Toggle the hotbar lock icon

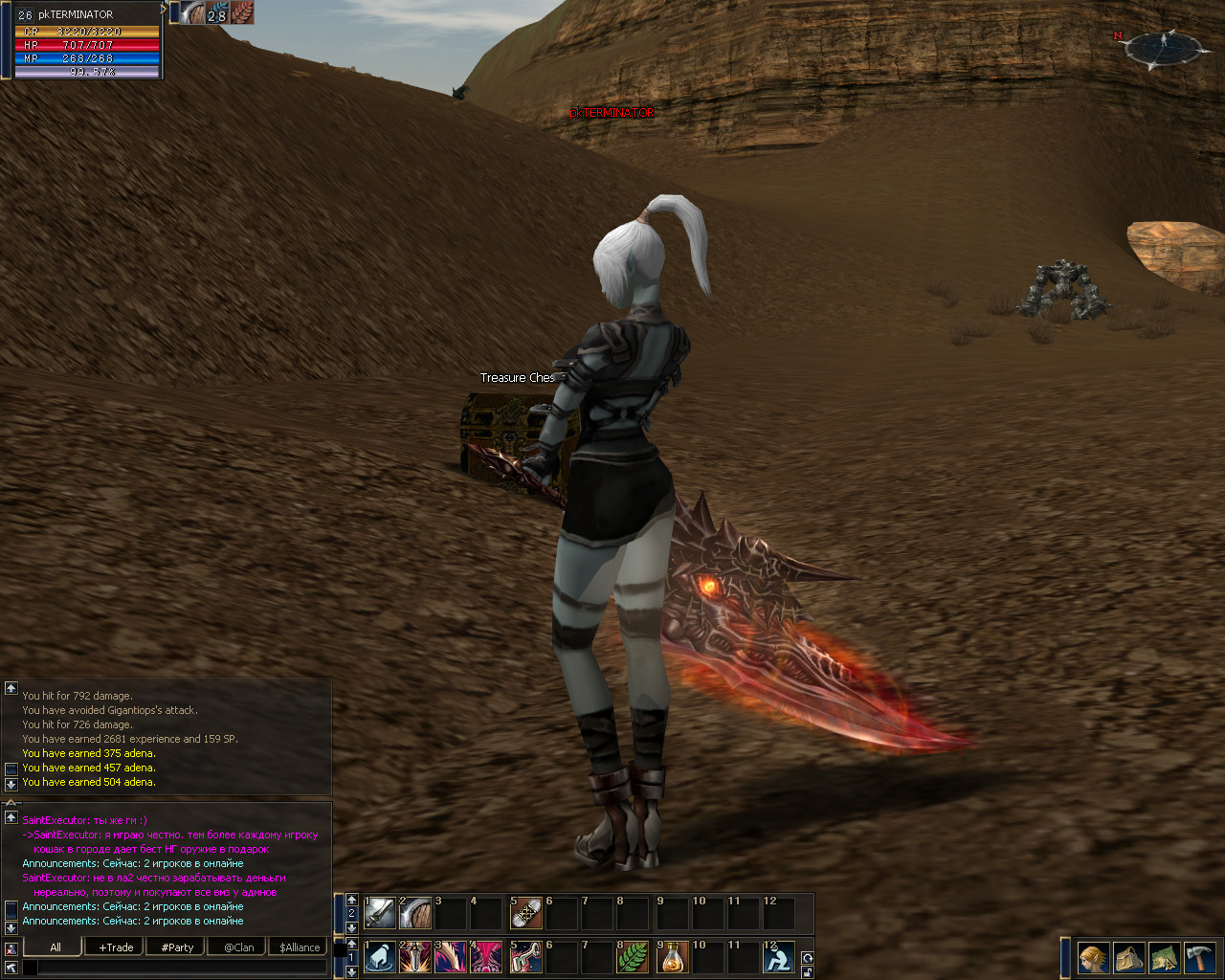point(807,971)
